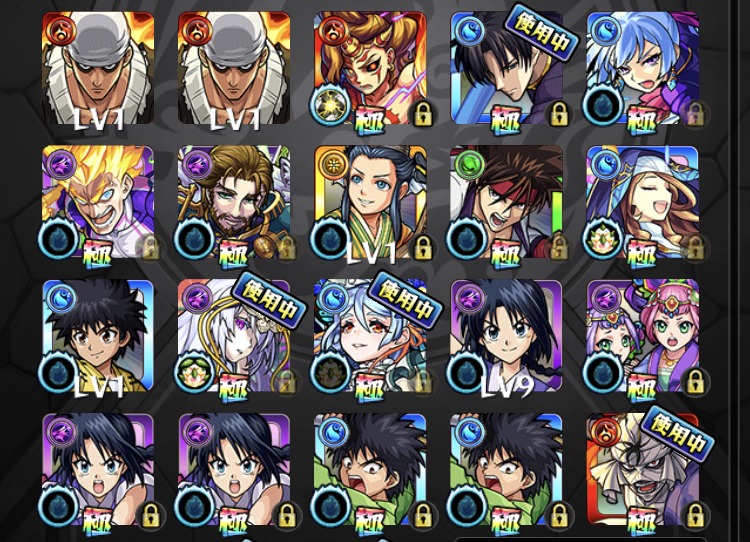750x542 pixels.
Task: Choose the silver-haired girl with red eyes
Action: [x=370, y=336]
